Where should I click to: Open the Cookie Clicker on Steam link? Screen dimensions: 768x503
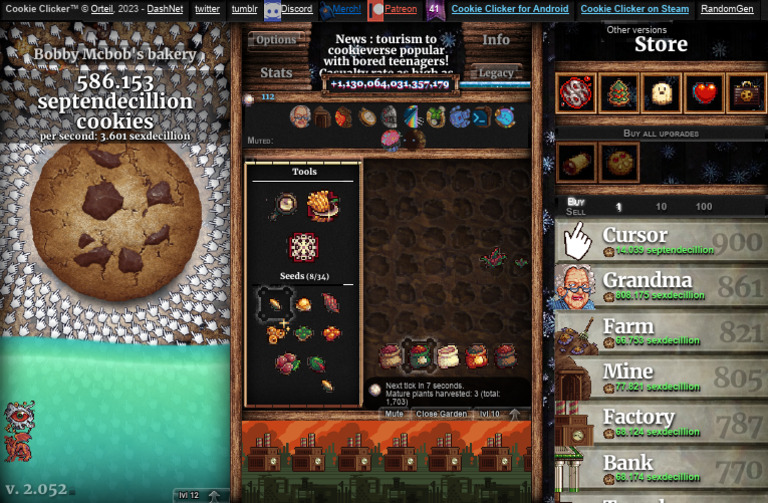click(636, 9)
